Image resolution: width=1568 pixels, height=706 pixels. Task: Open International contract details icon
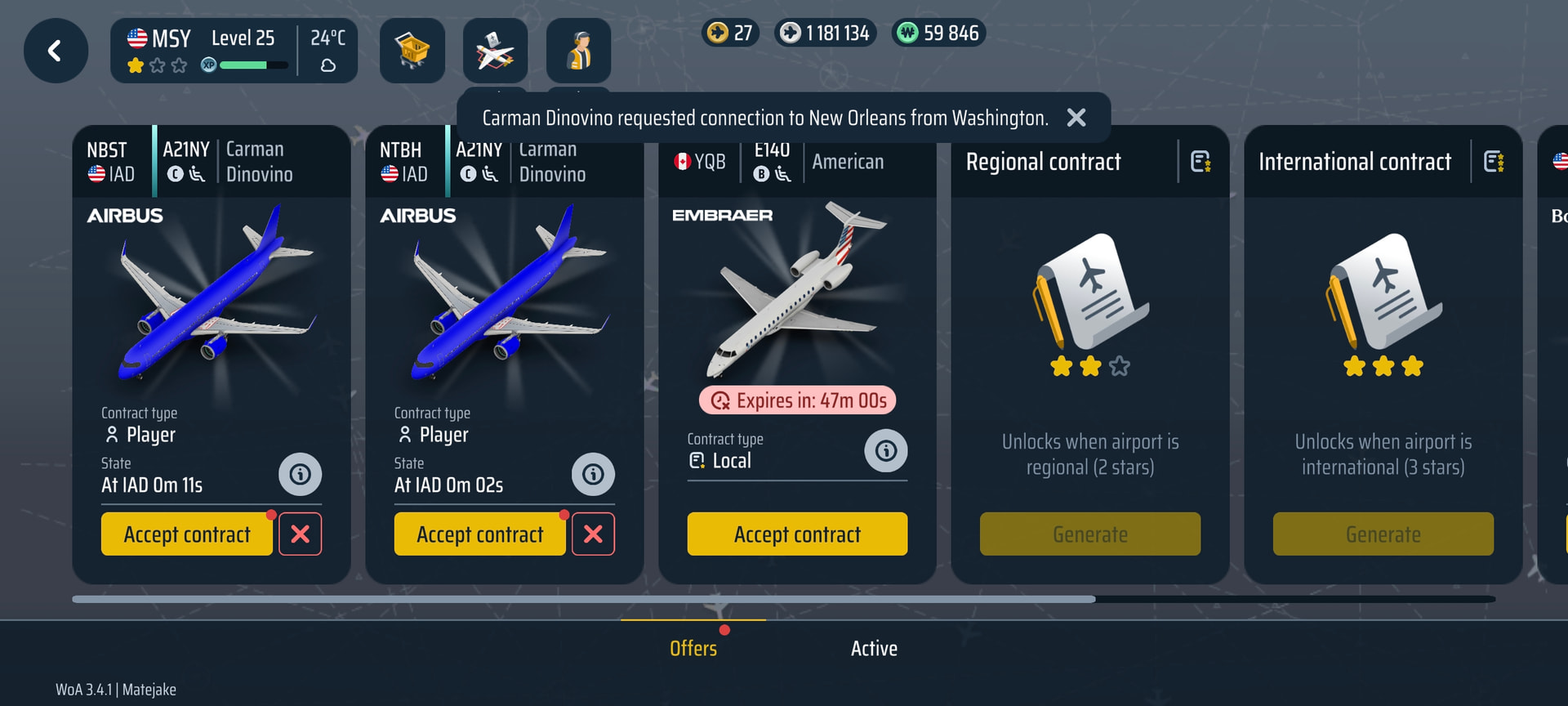1494,162
